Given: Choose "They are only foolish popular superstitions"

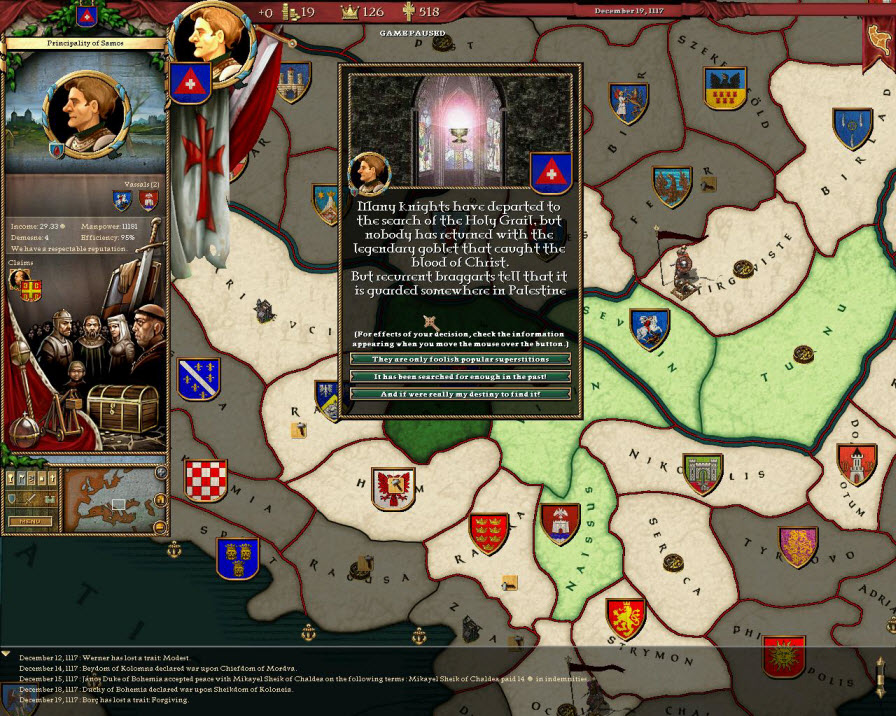Looking at the screenshot, I should (460, 359).
